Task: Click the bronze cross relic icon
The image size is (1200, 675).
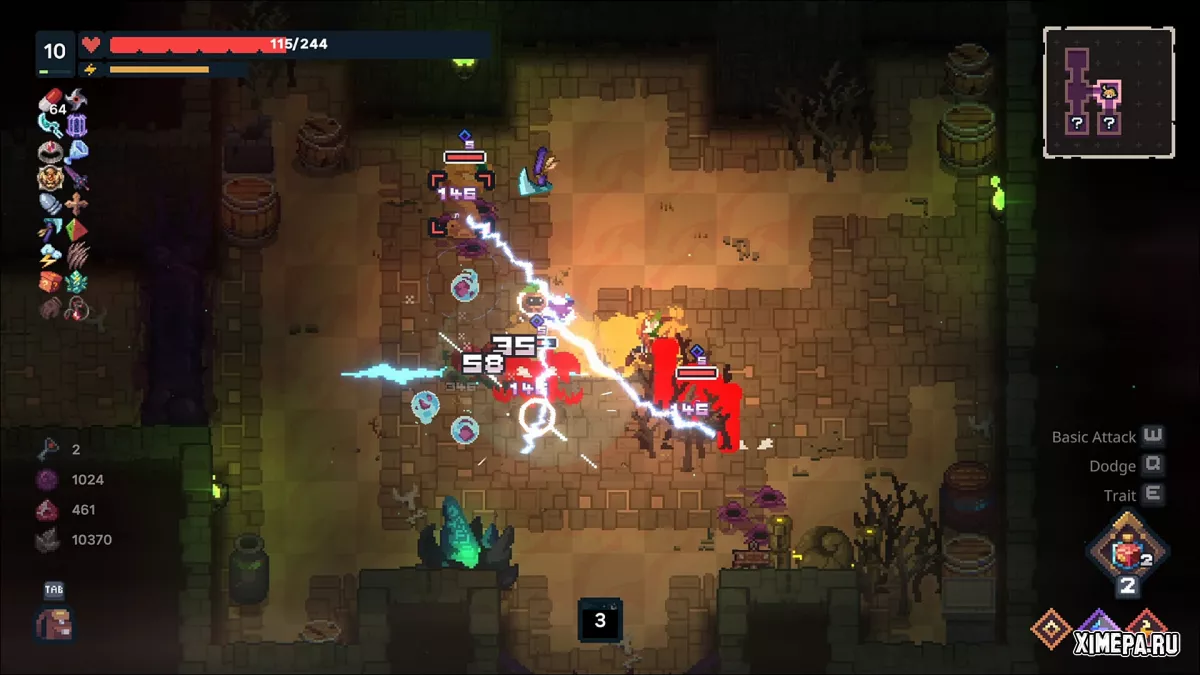Action: (77, 204)
